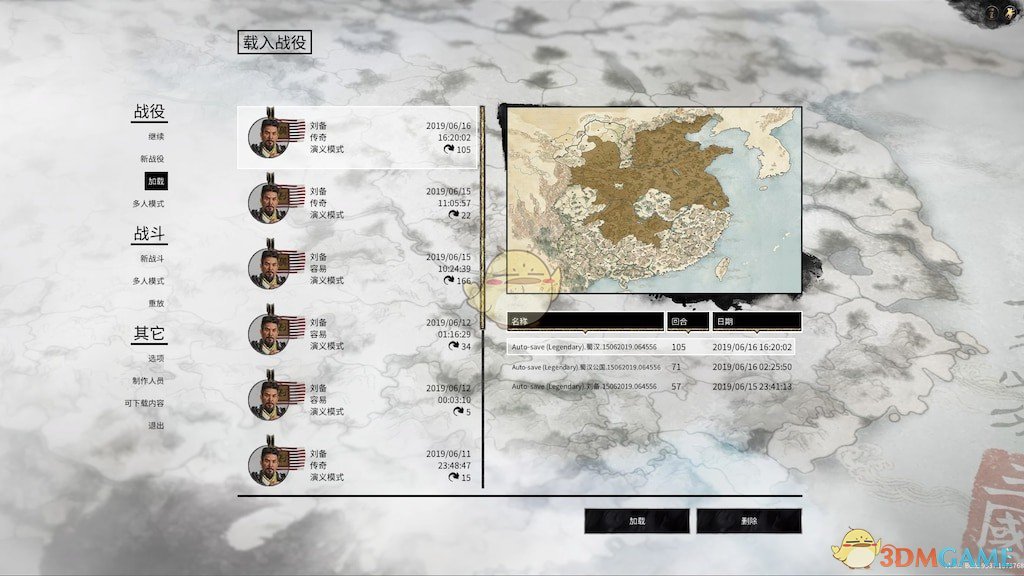Choose the turn 166 save at 10:24:39

(x=358, y=269)
